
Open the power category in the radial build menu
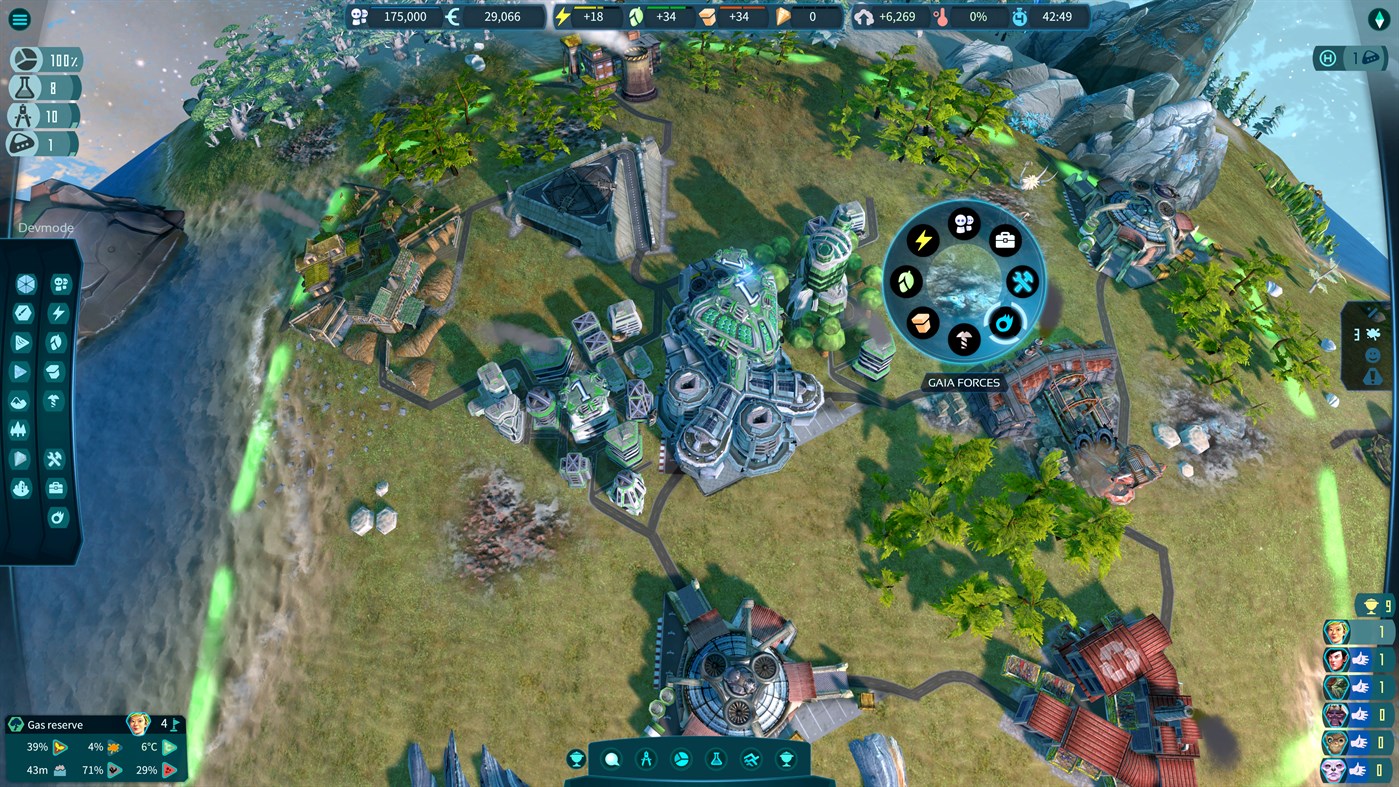923,240
